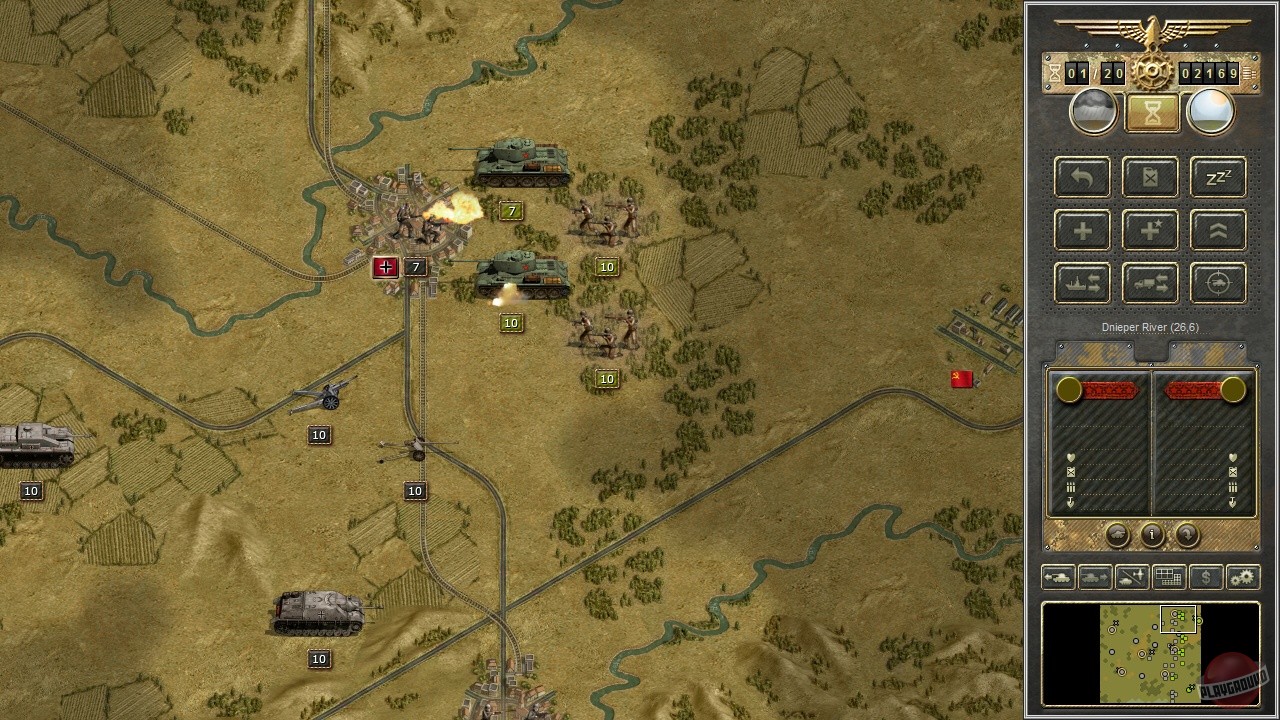This screenshot has height=720, width=1280.
Task: Click the viewport rectangle on the minimap
Action: (x=1180, y=618)
